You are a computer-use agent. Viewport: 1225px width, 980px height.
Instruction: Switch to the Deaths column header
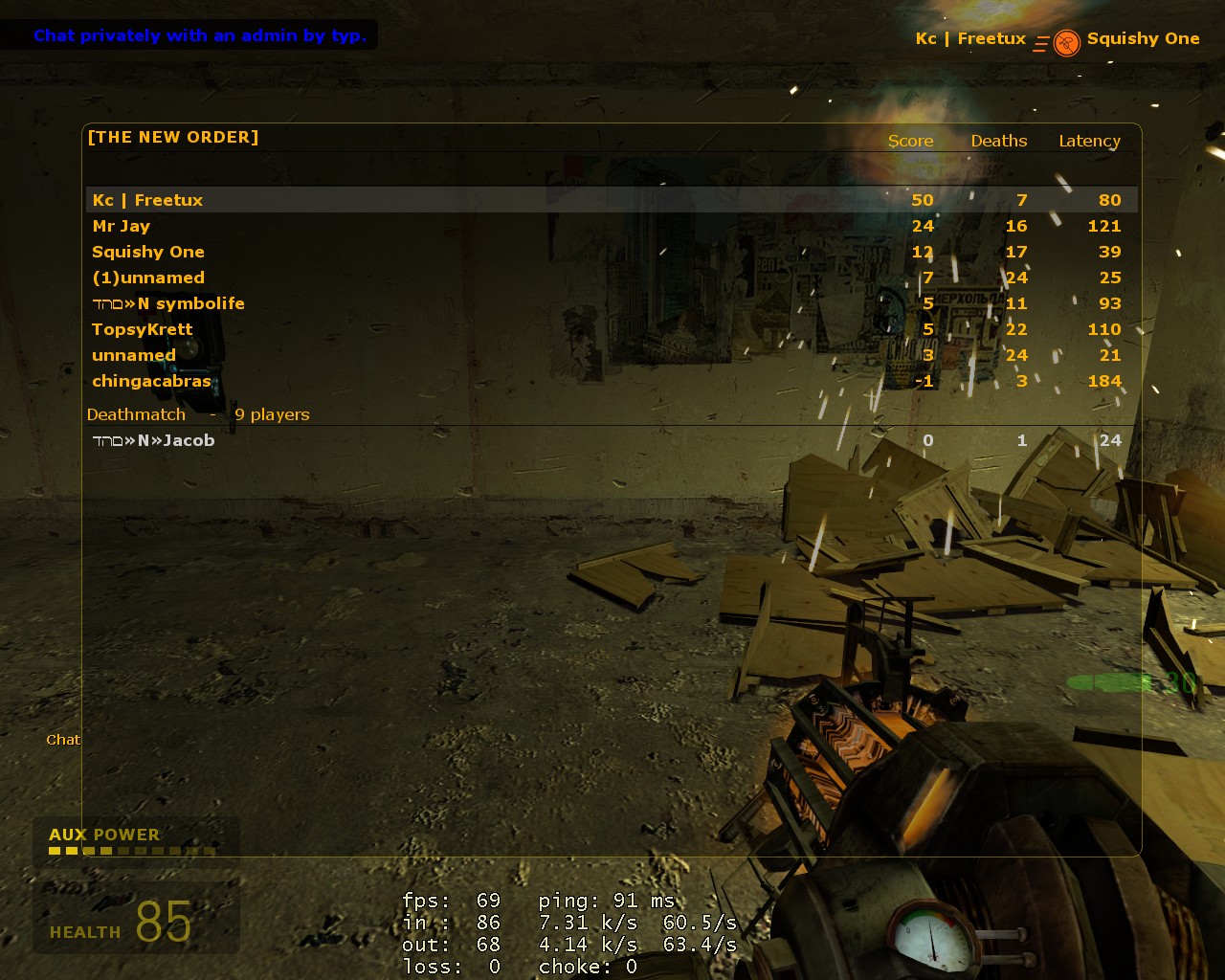pos(998,141)
